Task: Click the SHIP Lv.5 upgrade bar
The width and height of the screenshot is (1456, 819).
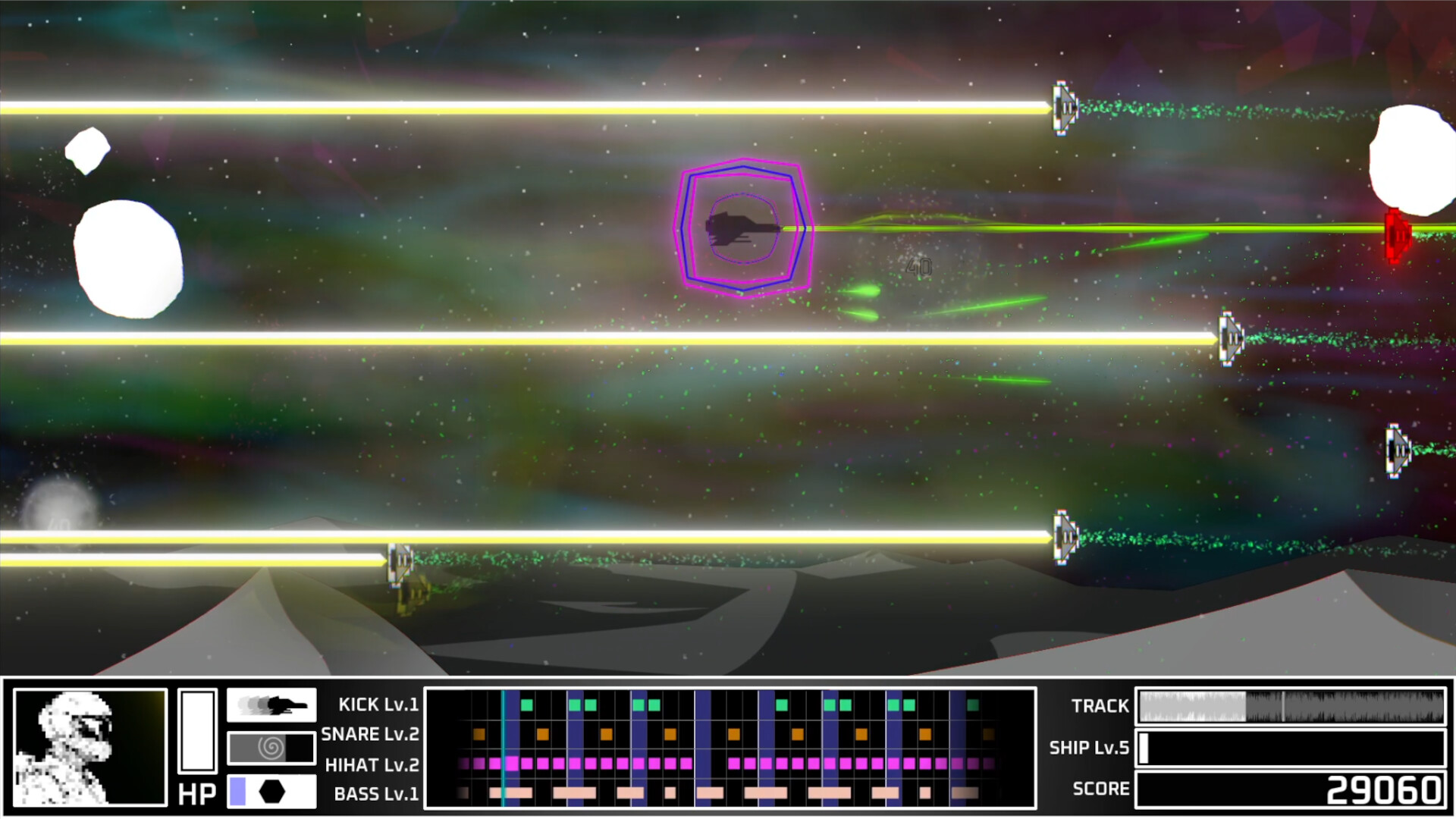Action: click(x=1289, y=747)
